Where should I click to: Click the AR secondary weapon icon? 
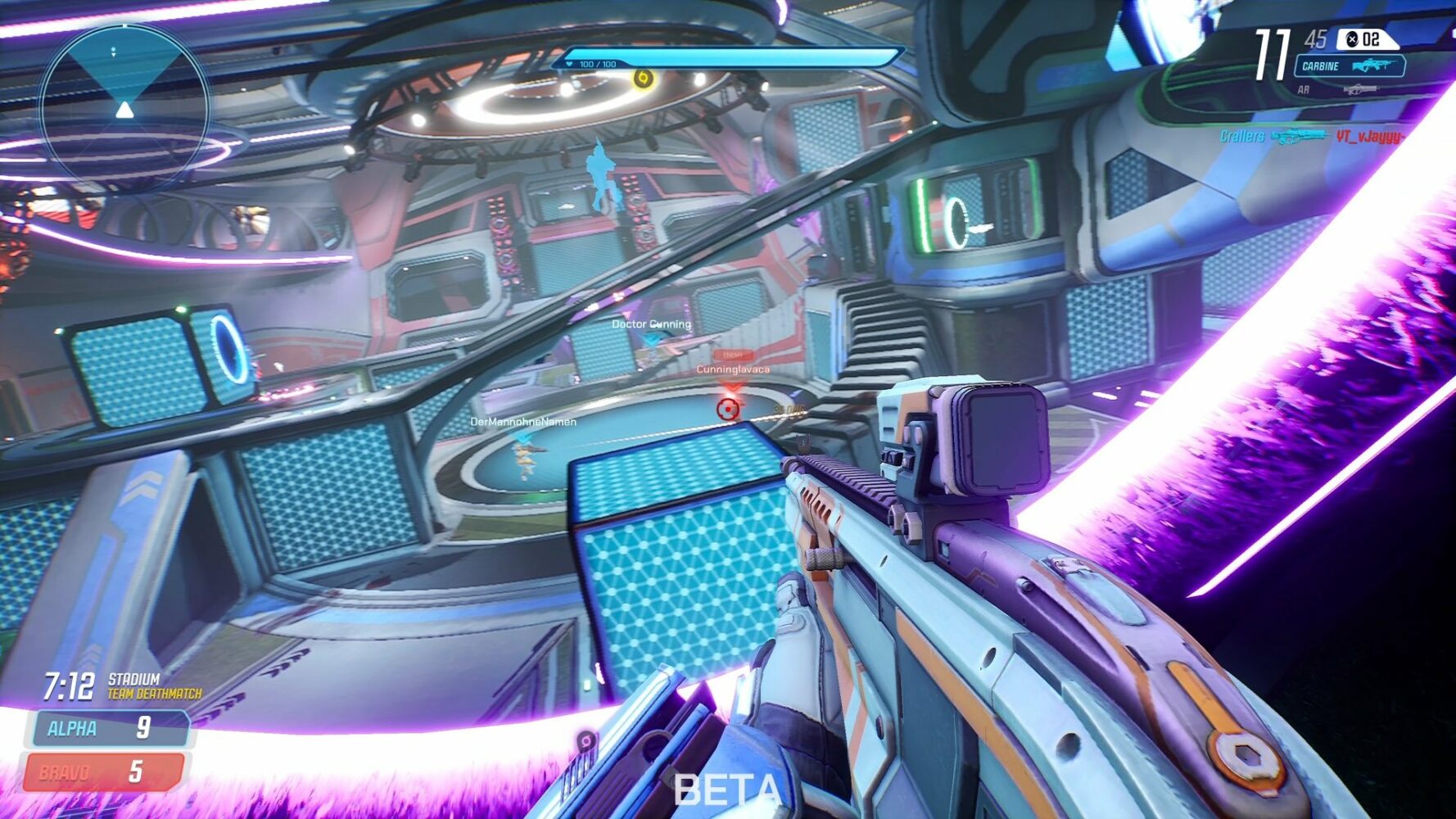[x=1360, y=89]
